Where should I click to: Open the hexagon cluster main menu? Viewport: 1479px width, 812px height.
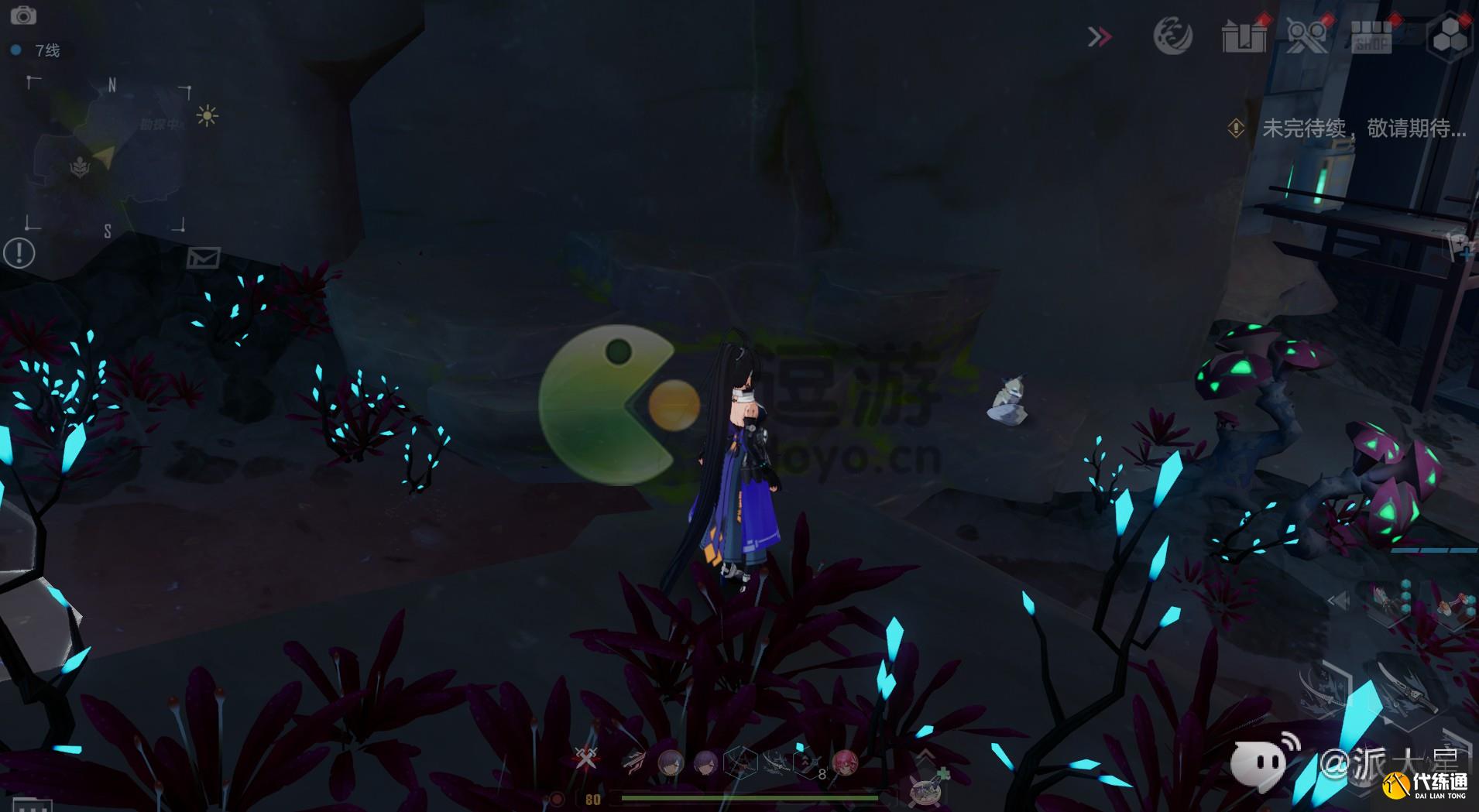(1449, 36)
